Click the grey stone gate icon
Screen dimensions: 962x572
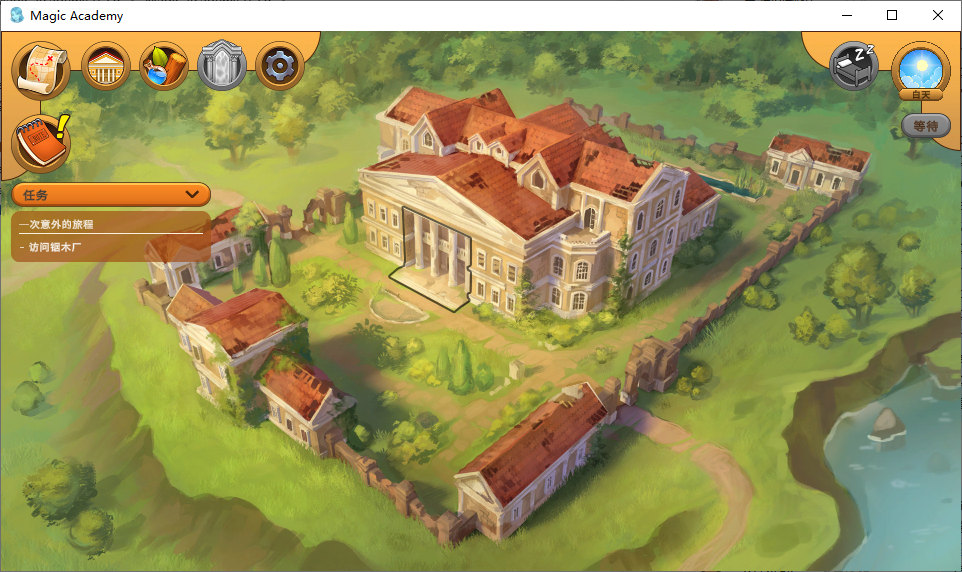click(x=222, y=67)
